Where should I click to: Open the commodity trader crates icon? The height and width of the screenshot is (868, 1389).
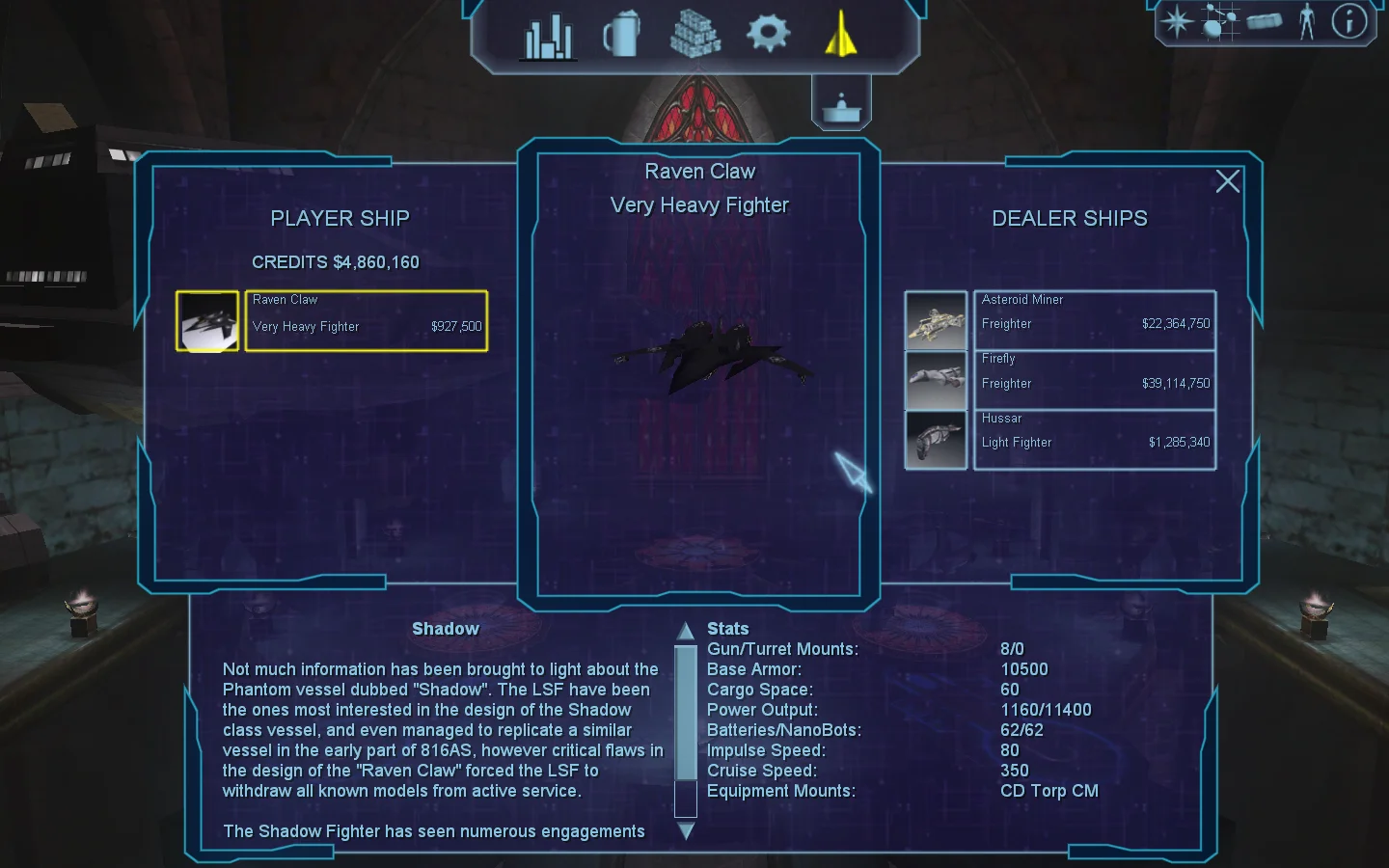click(x=694, y=35)
